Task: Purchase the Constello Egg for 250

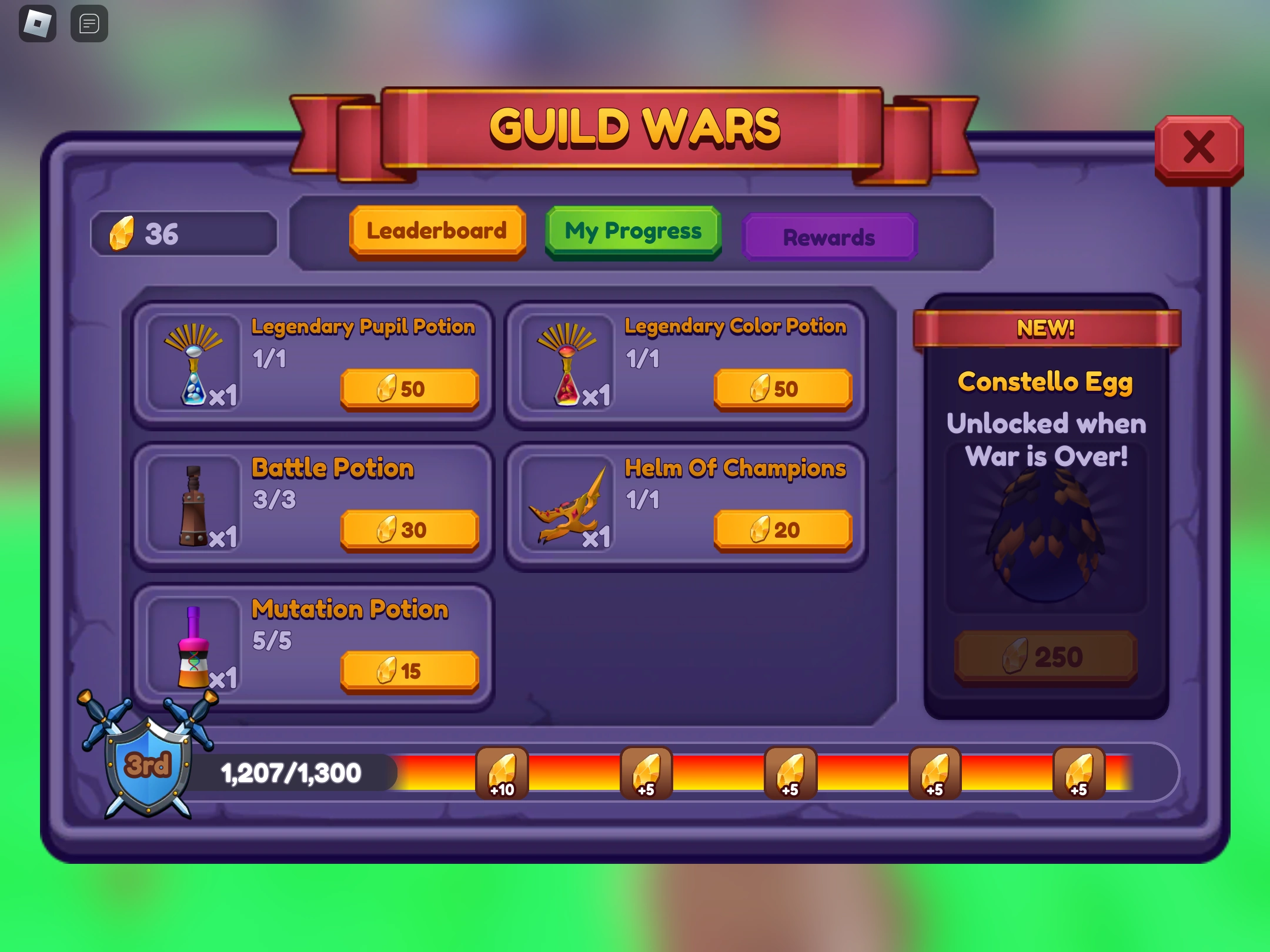Action: coord(1047,656)
